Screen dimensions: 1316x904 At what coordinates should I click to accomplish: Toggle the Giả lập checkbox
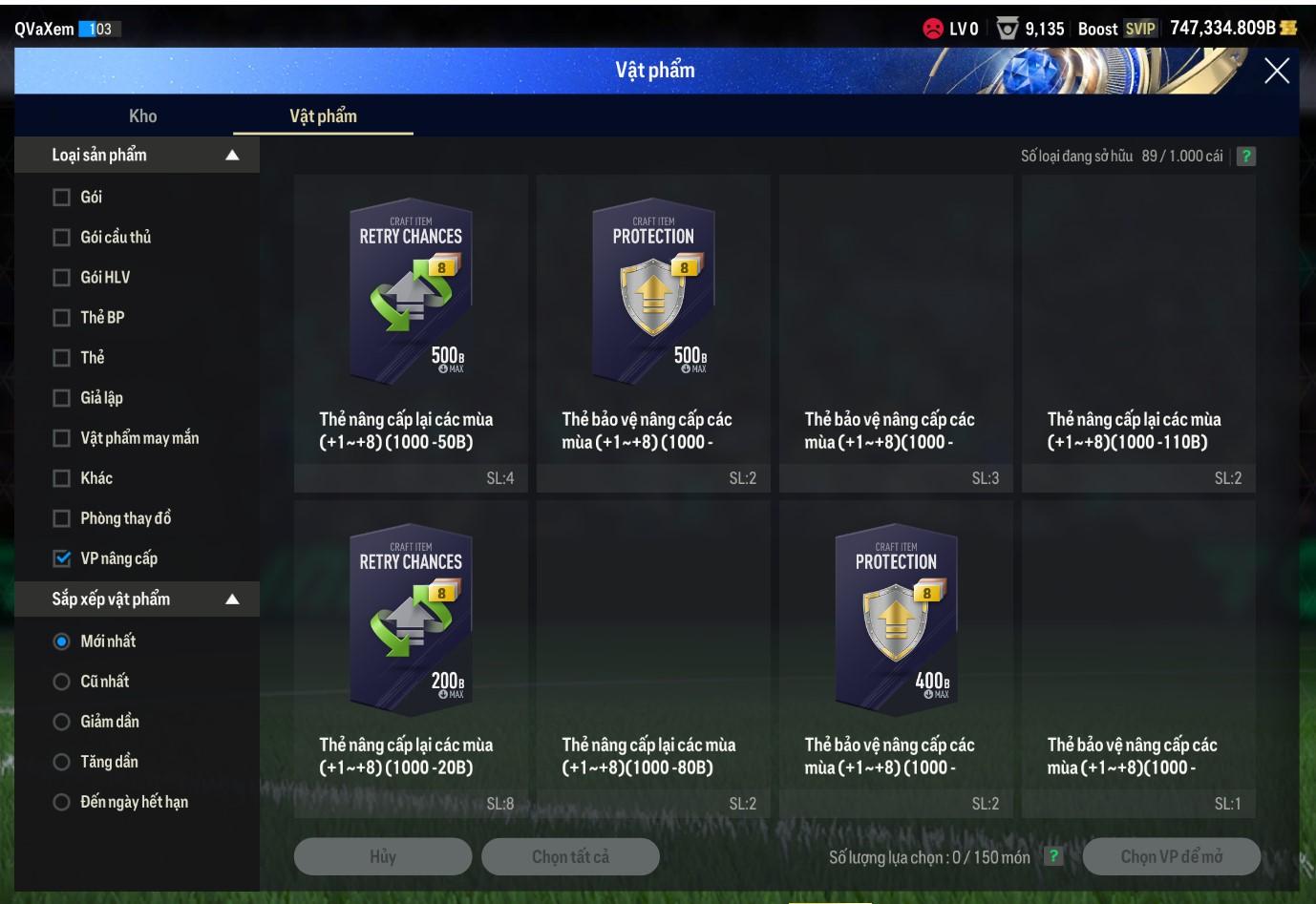(62, 398)
